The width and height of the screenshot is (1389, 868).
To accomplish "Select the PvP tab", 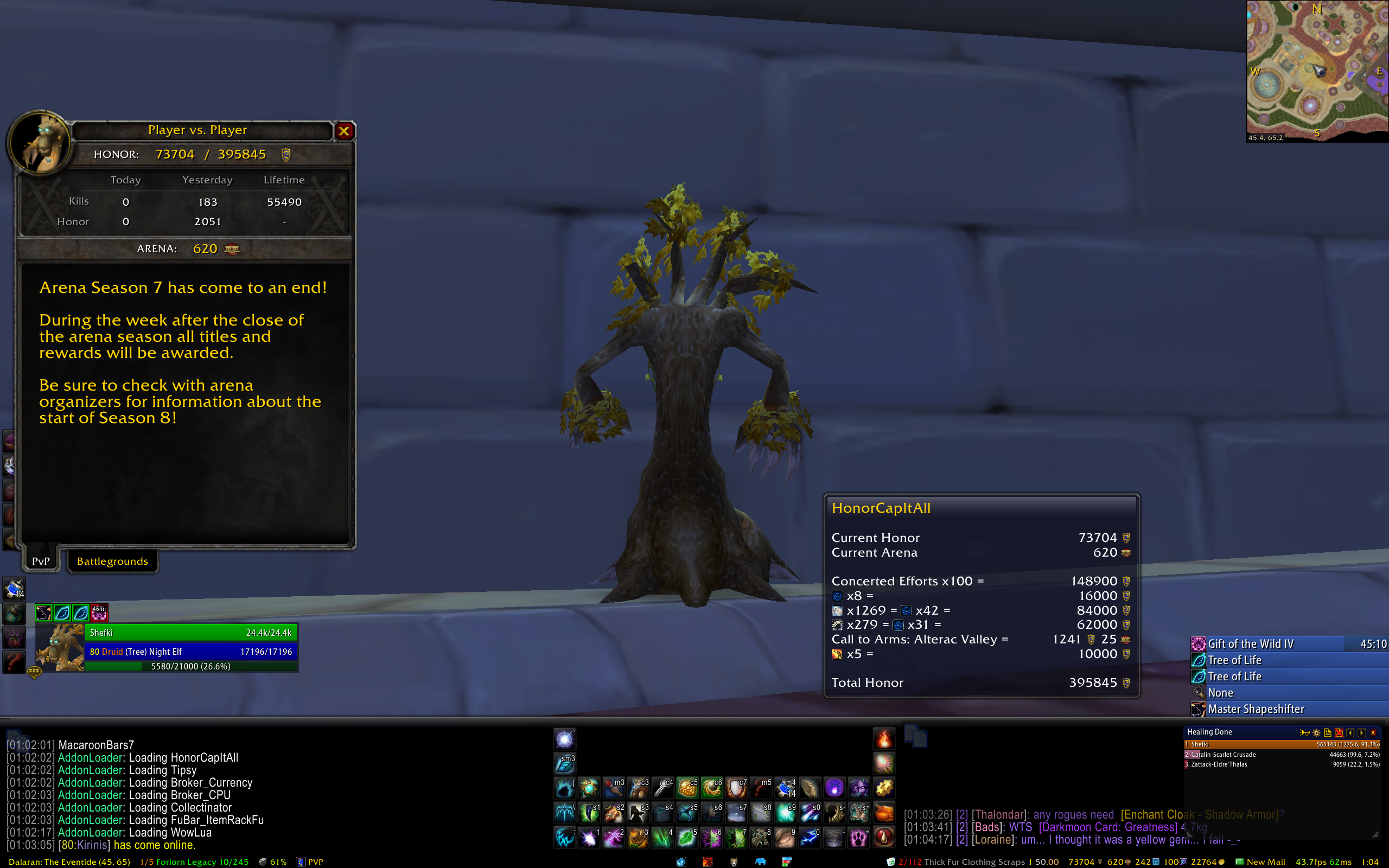I will point(41,561).
